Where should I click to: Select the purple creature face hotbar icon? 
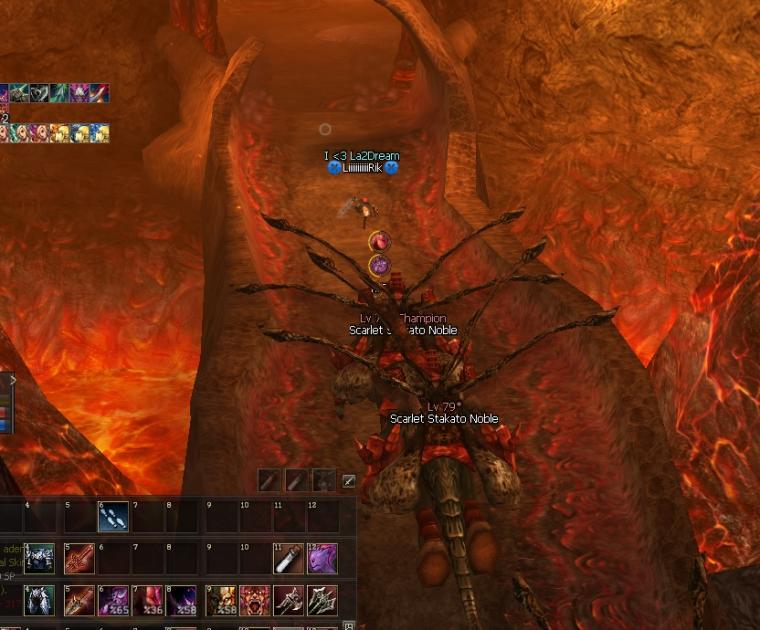point(322,558)
